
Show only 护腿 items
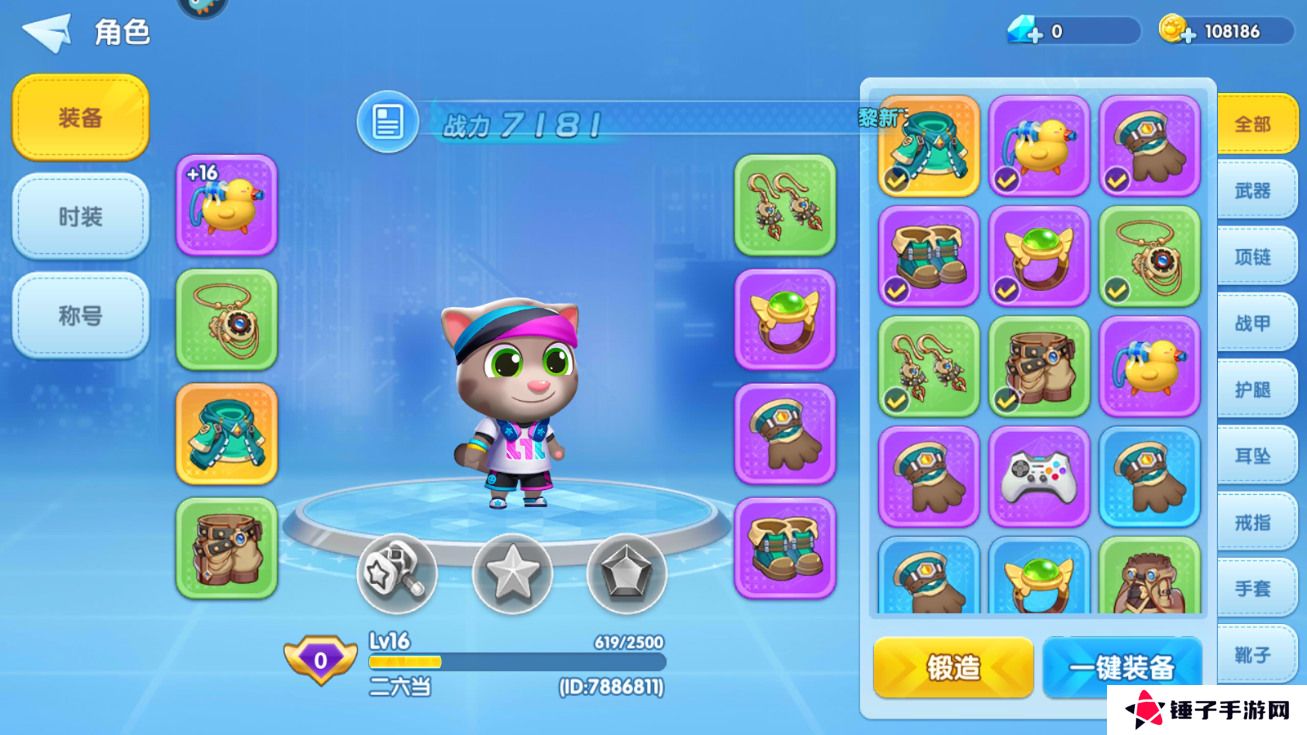coord(1252,389)
